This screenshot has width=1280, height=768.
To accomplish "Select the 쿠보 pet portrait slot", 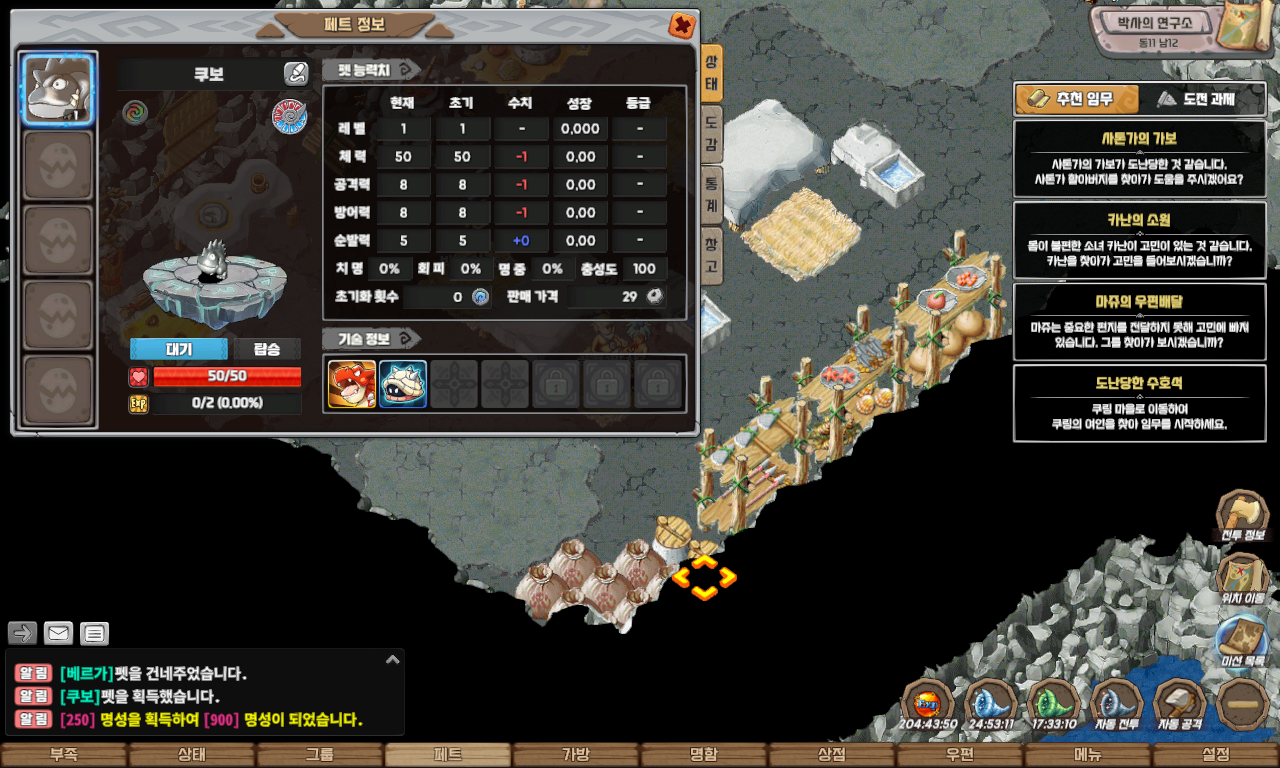I will (59, 89).
